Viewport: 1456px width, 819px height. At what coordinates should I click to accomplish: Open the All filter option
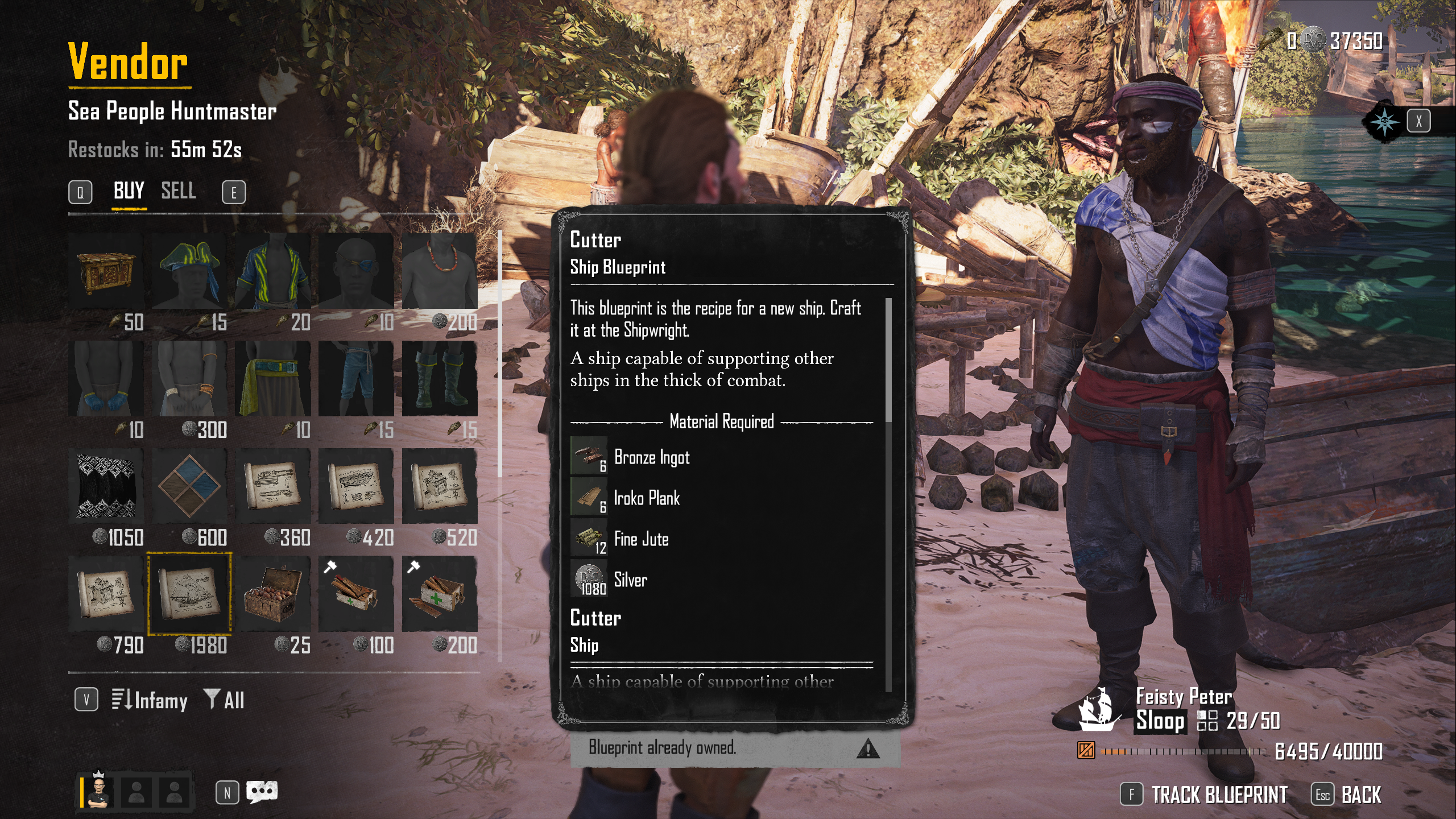225,700
